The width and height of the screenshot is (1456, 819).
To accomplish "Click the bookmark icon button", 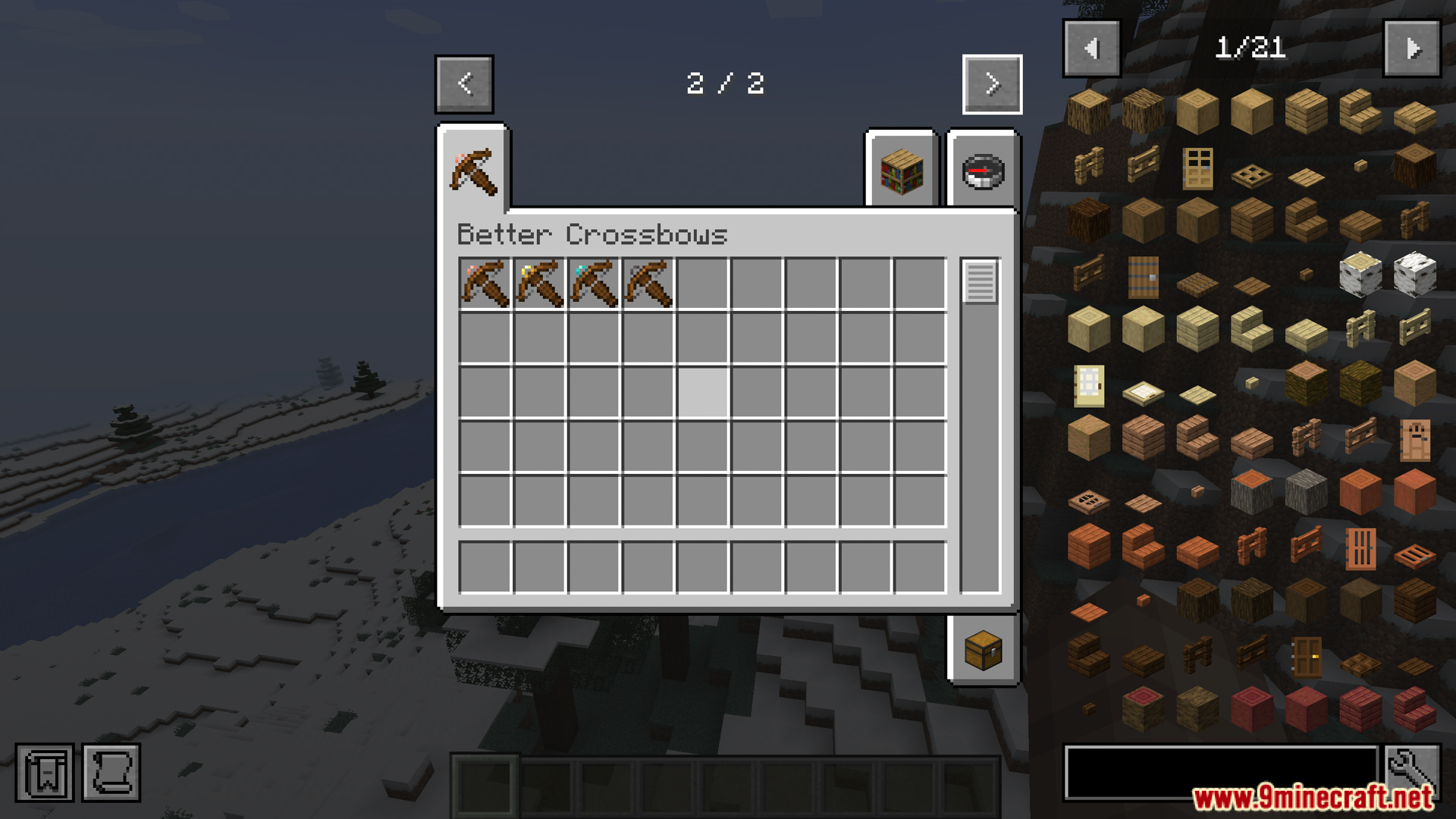I will [45, 773].
